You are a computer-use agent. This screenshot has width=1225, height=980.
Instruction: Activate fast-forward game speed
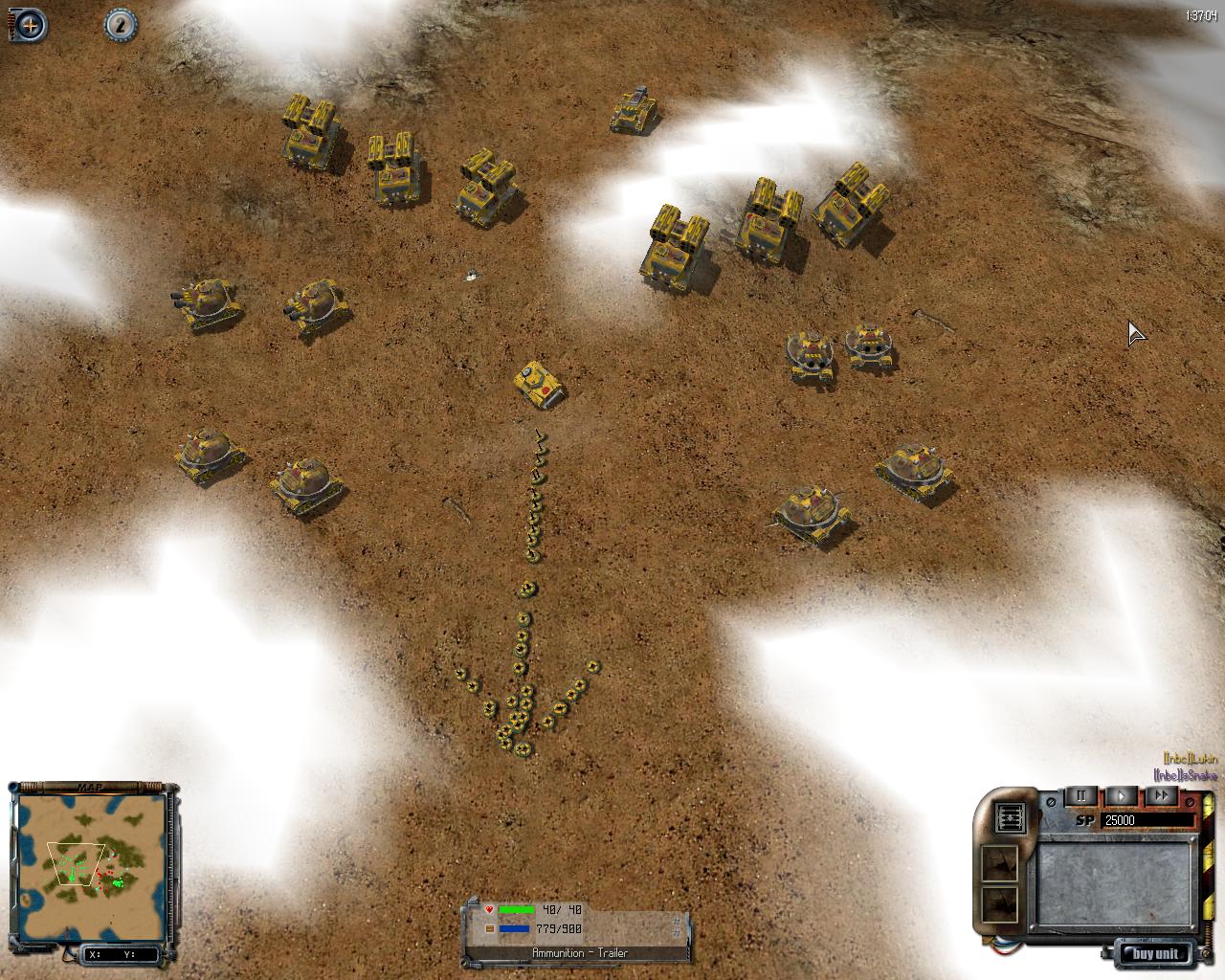pos(1161,796)
